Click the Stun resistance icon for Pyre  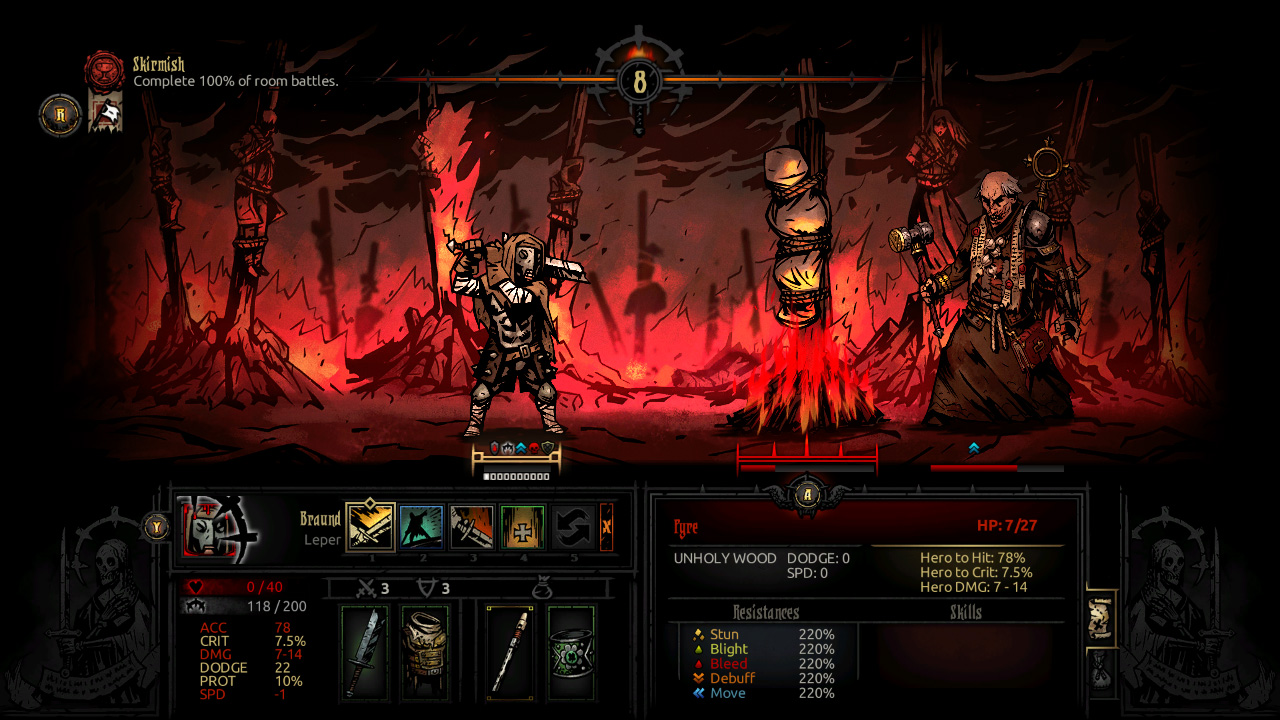tap(699, 634)
